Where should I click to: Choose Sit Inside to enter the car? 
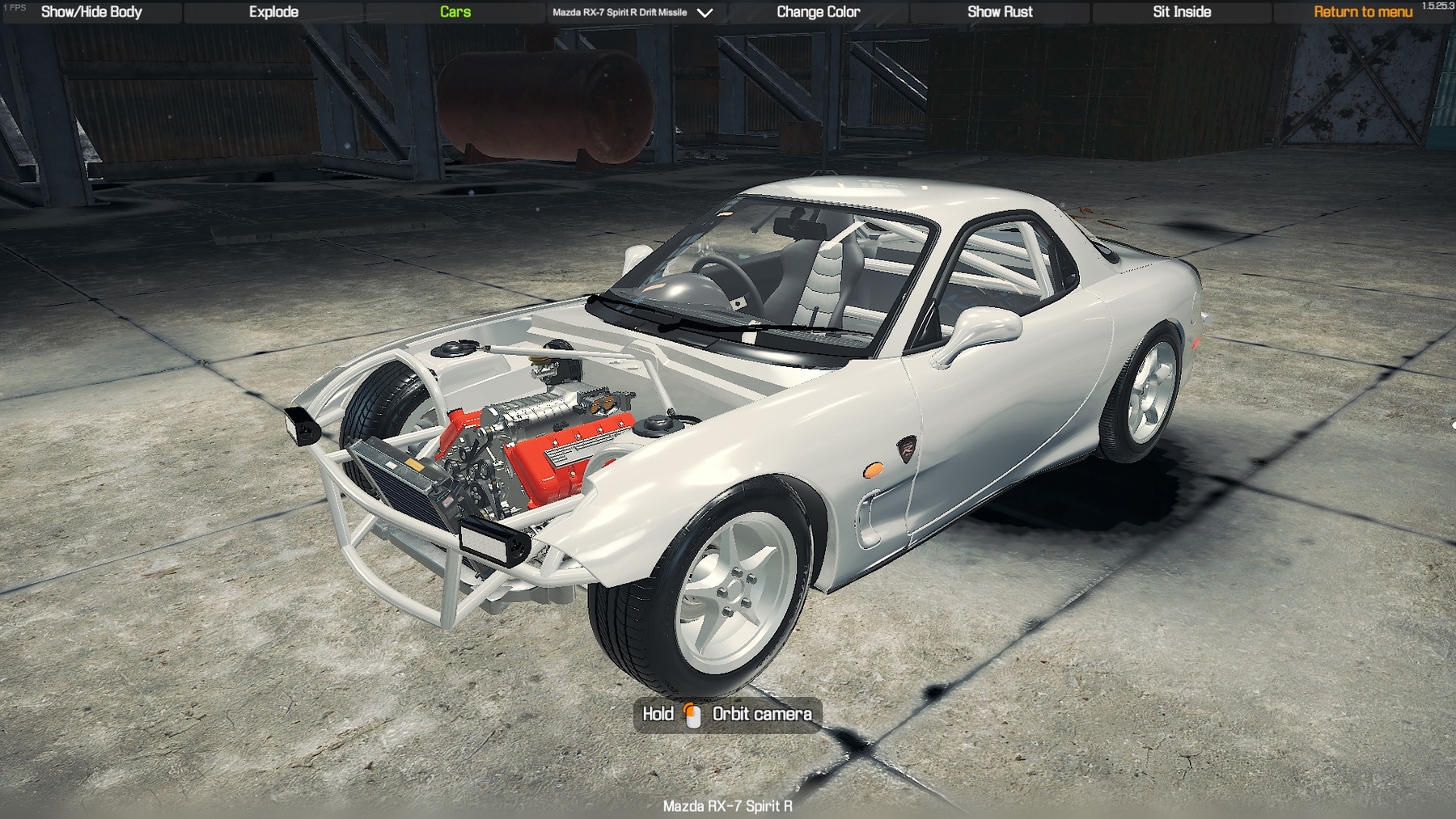(x=1182, y=12)
